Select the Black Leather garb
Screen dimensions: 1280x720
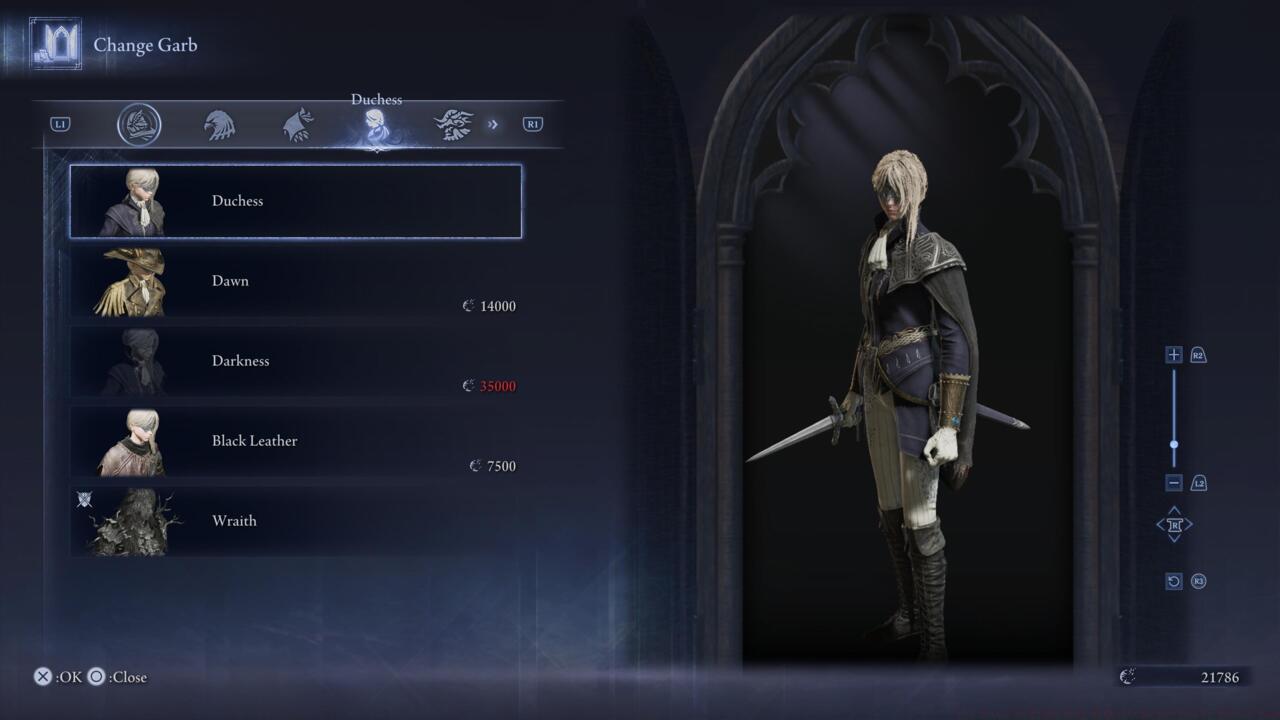(x=296, y=441)
